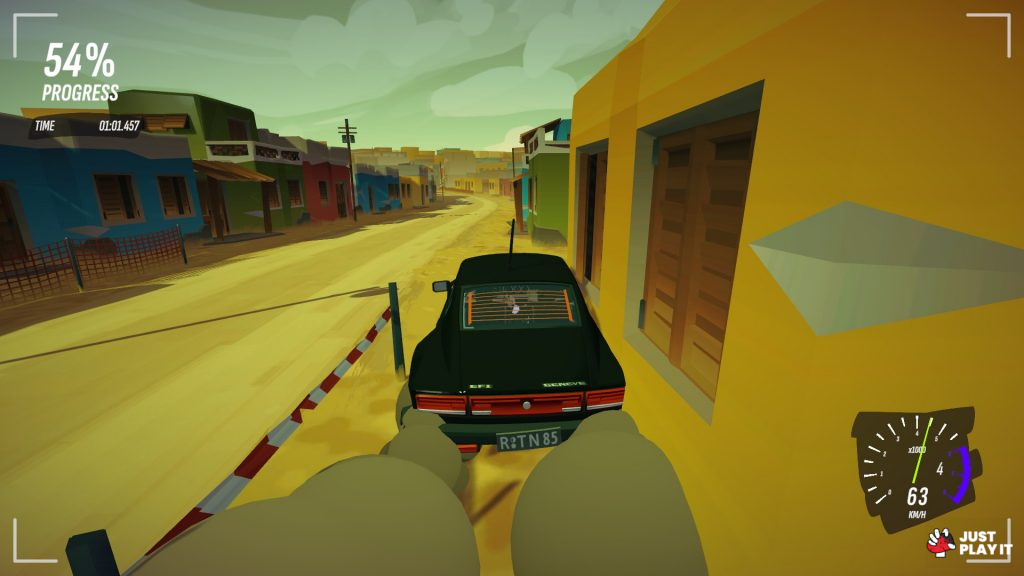Click the Just Play It watermark logo
Viewport: 1024px width, 576px height.
[969, 542]
